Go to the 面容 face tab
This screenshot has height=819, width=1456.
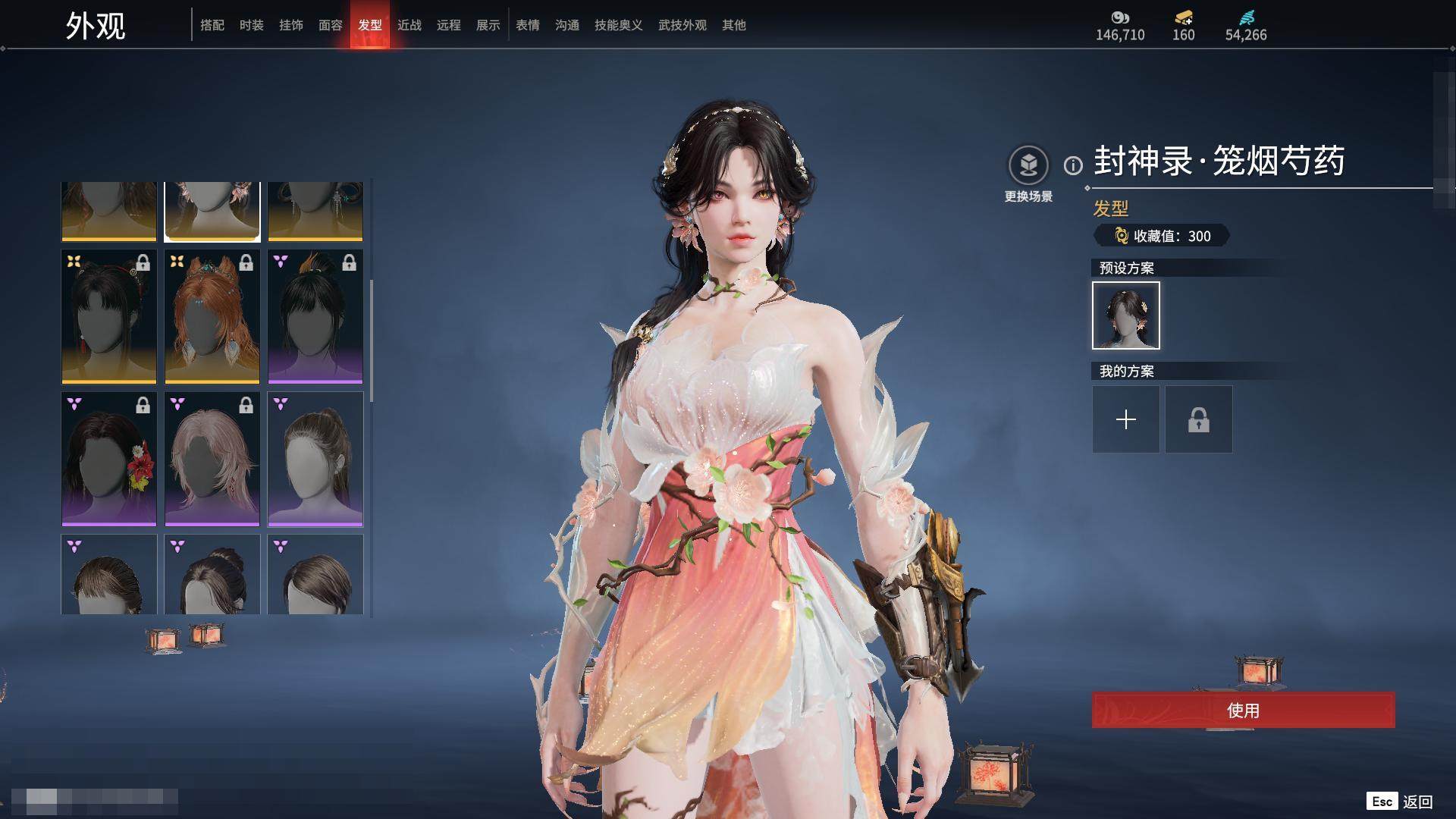[330, 25]
